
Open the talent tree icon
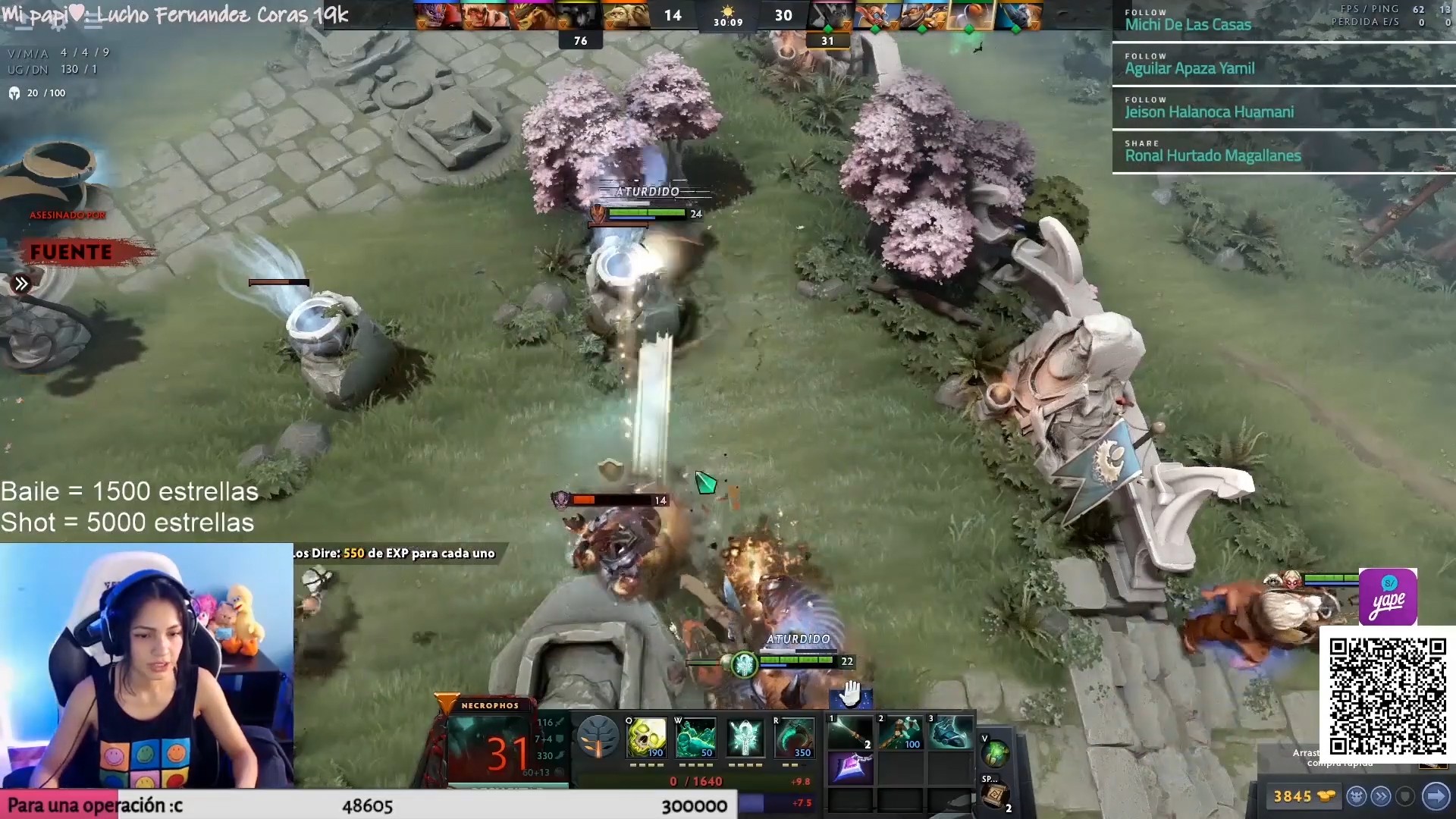click(x=598, y=737)
